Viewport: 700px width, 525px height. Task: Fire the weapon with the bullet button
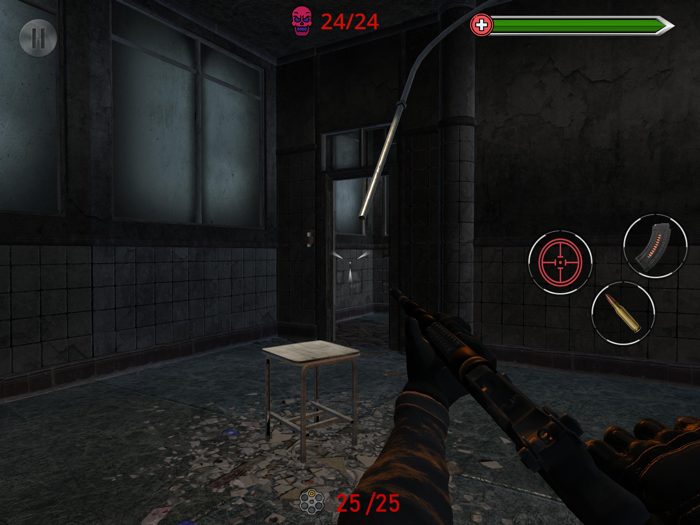(x=623, y=313)
